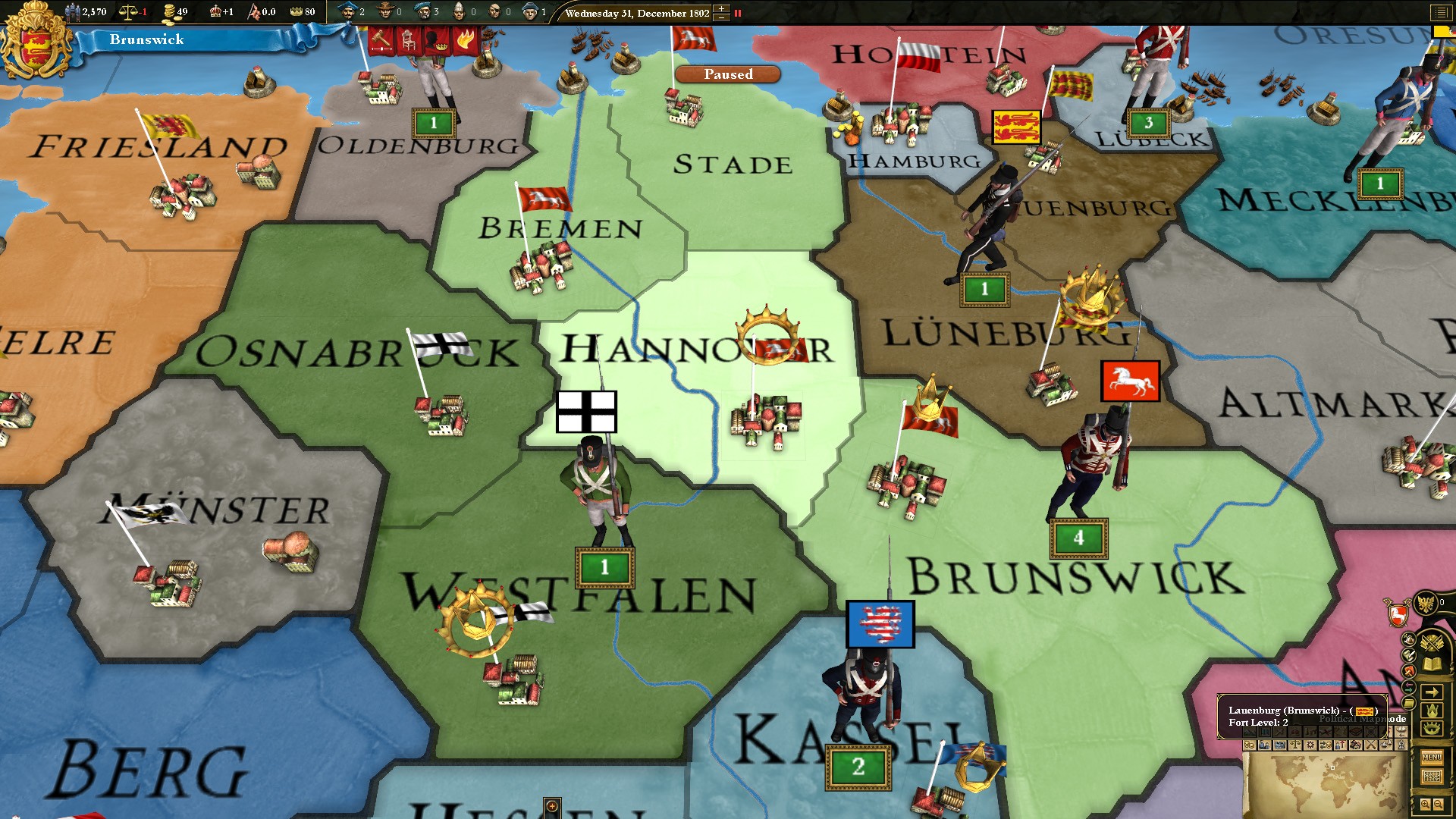
Task: Select the economy mapmode coins icon
Action: 1250,746
